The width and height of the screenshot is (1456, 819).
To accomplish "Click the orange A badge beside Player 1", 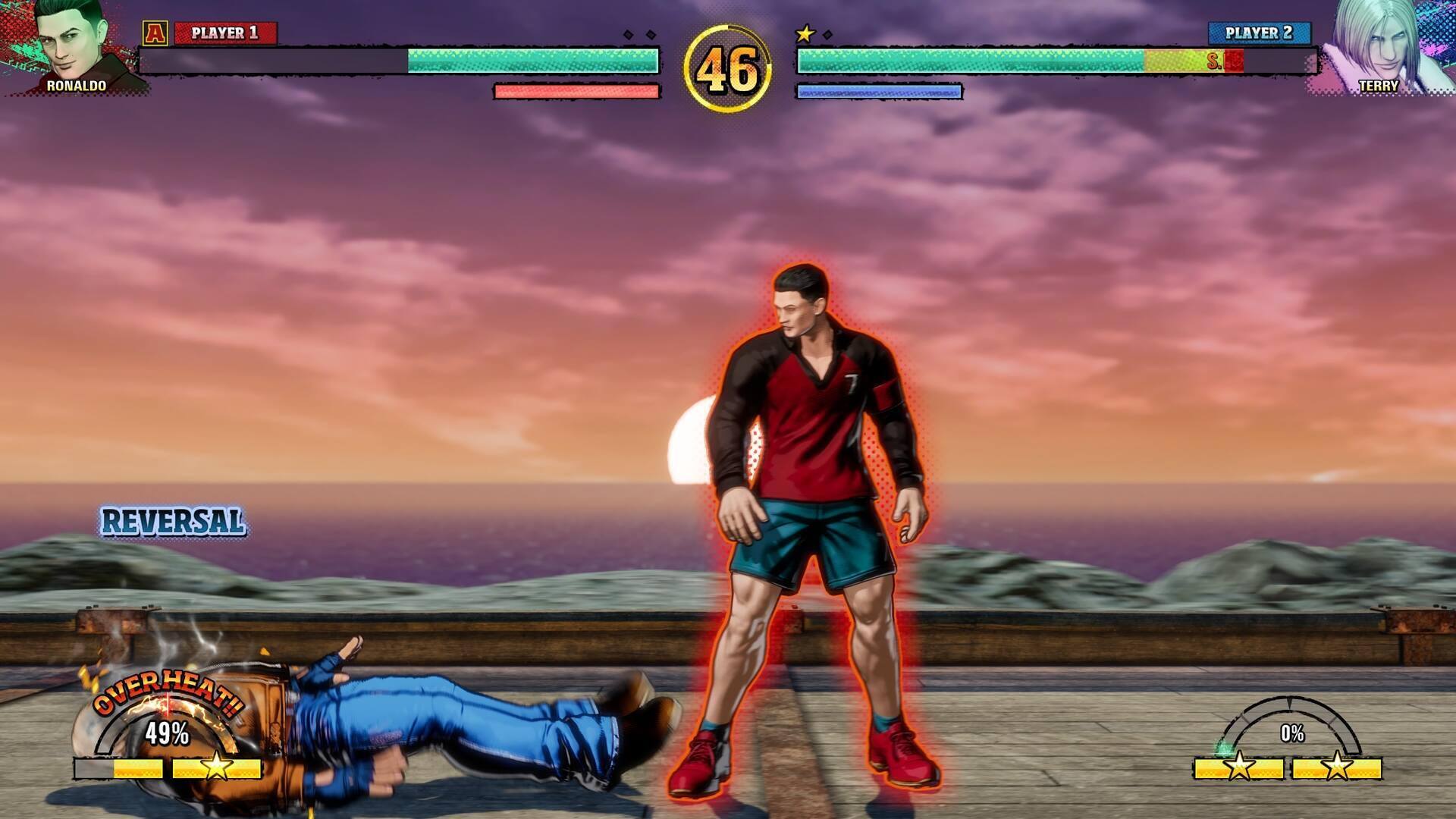I will tap(155, 33).
